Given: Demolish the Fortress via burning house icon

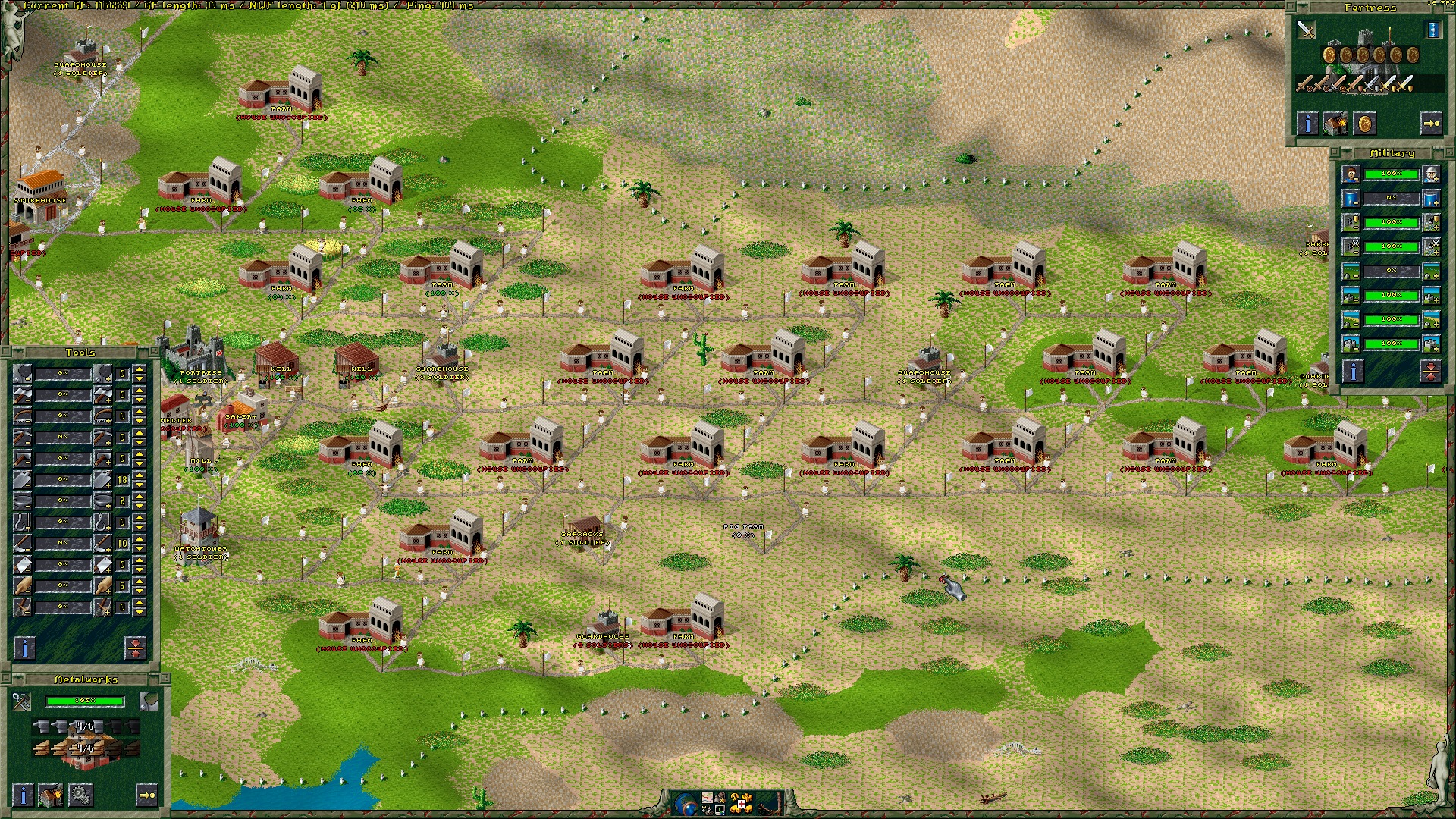Looking at the screenshot, I should pyautogui.click(x=1335, y=123).
